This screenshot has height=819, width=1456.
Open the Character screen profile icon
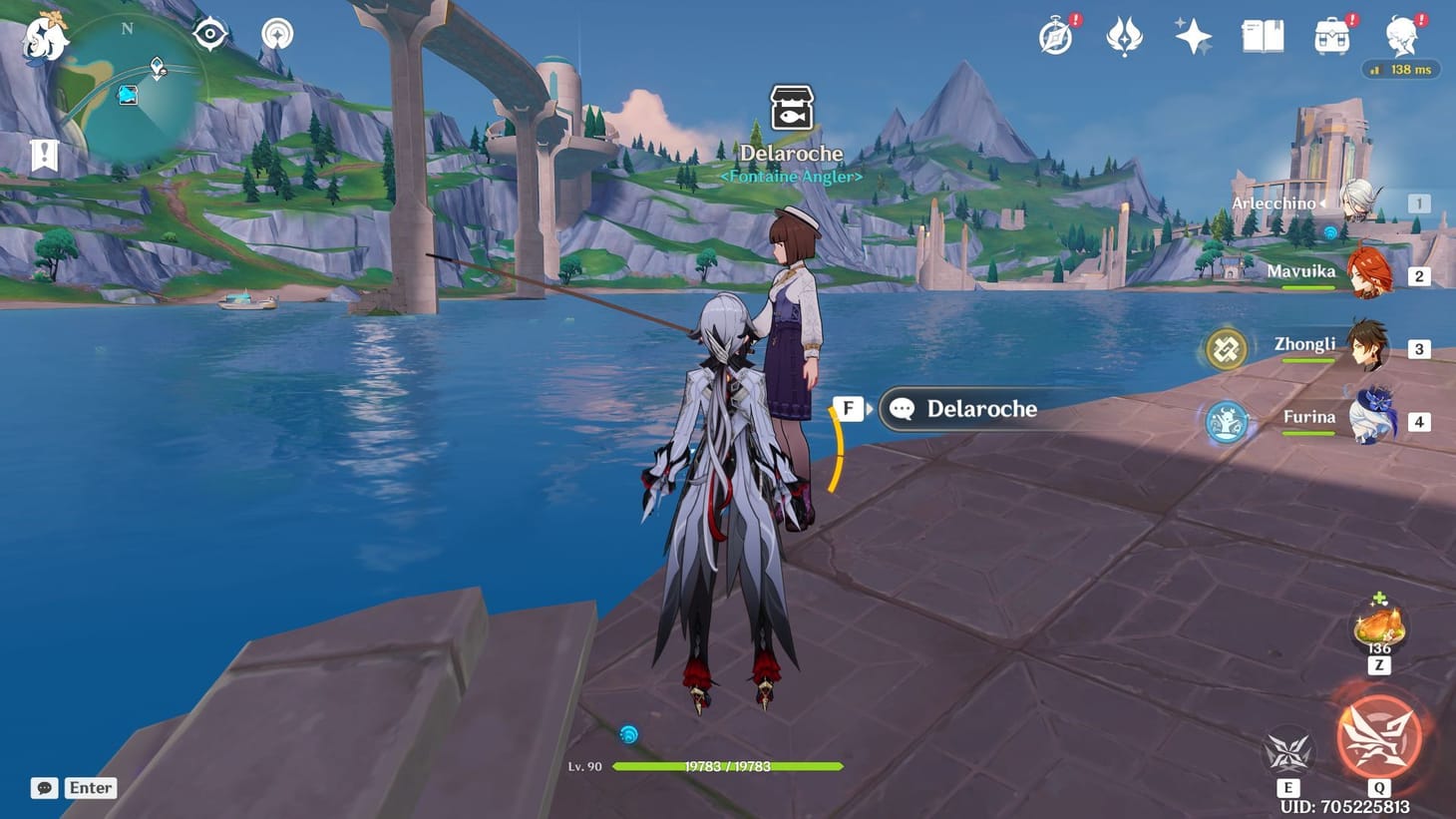coord(1400,38)
